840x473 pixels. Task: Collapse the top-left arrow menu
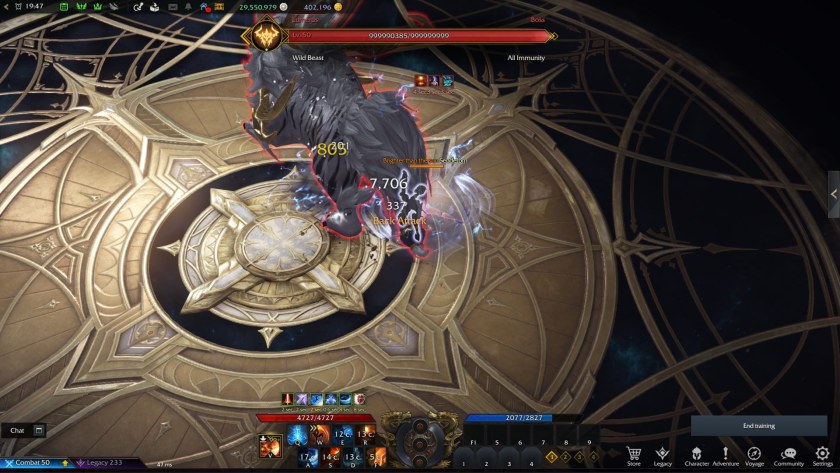point(7,7)
